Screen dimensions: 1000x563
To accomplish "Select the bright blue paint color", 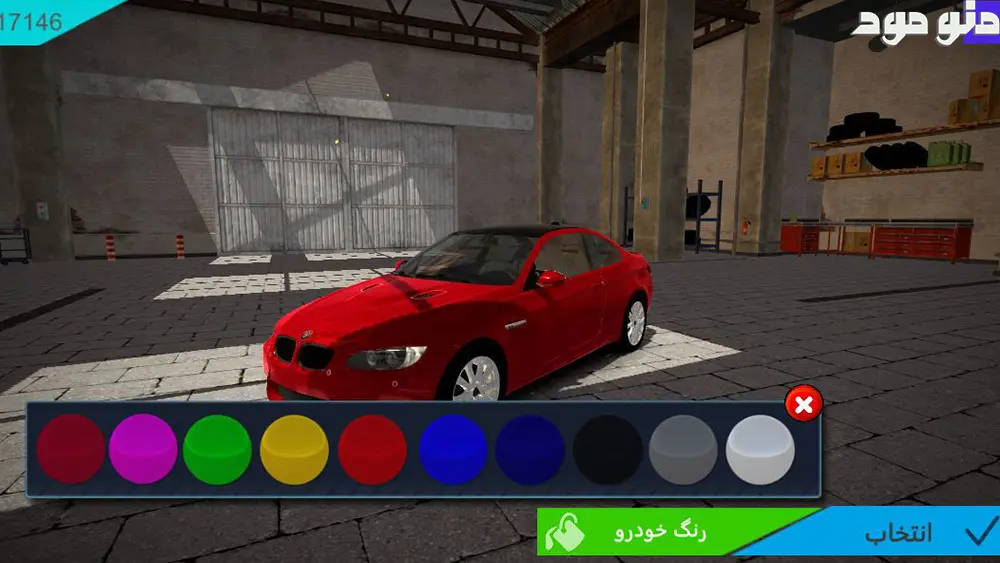I will (x=452, y=450).
